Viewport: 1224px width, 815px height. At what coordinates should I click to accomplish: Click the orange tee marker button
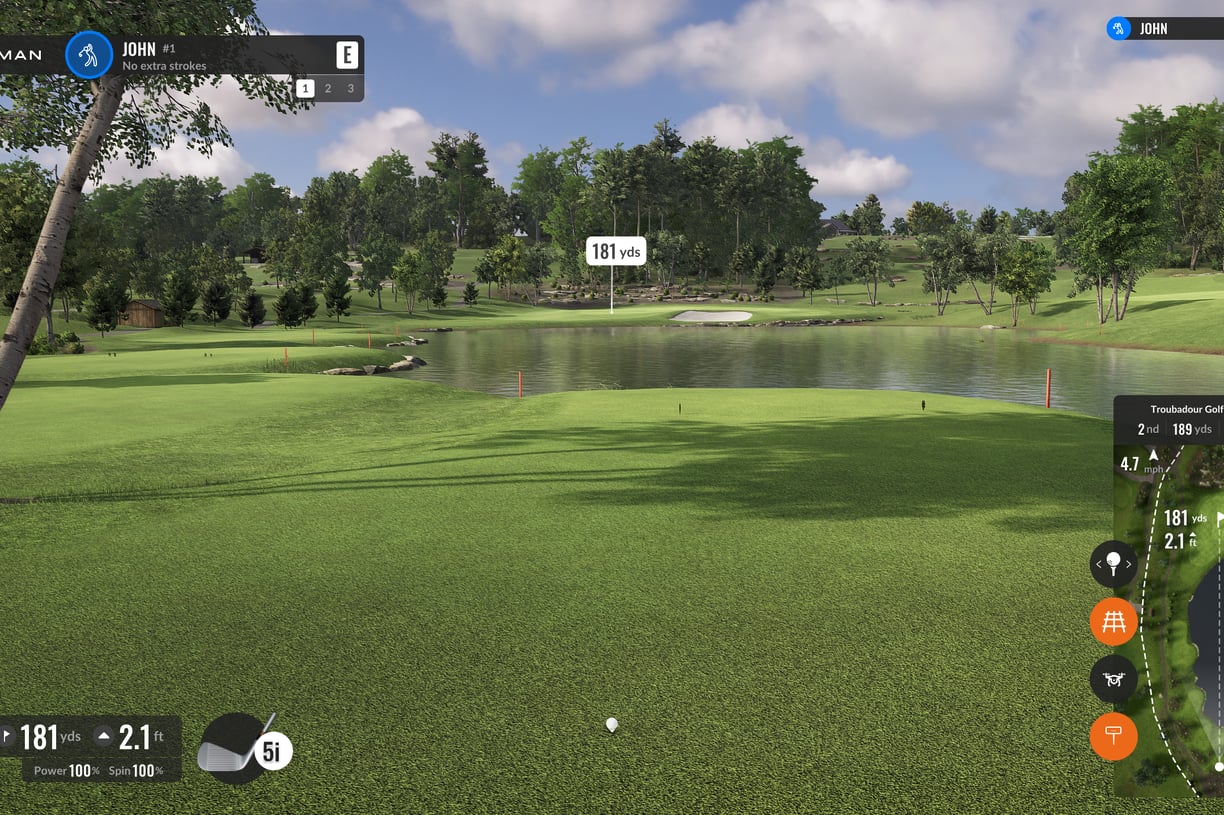[x=1113, y=737]
